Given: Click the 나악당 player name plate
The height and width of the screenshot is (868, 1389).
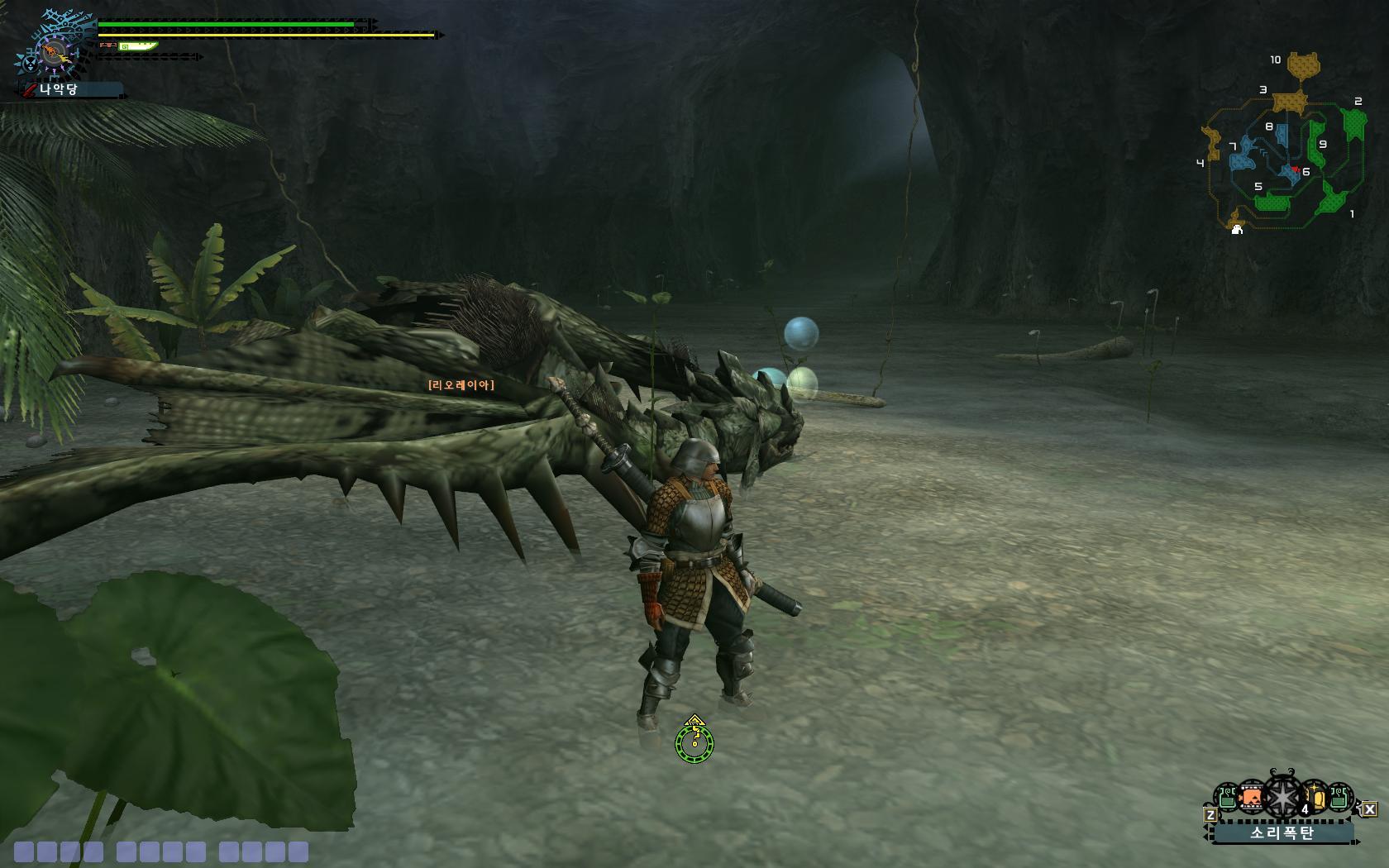Looking at the screenshot, I should 71,89.
